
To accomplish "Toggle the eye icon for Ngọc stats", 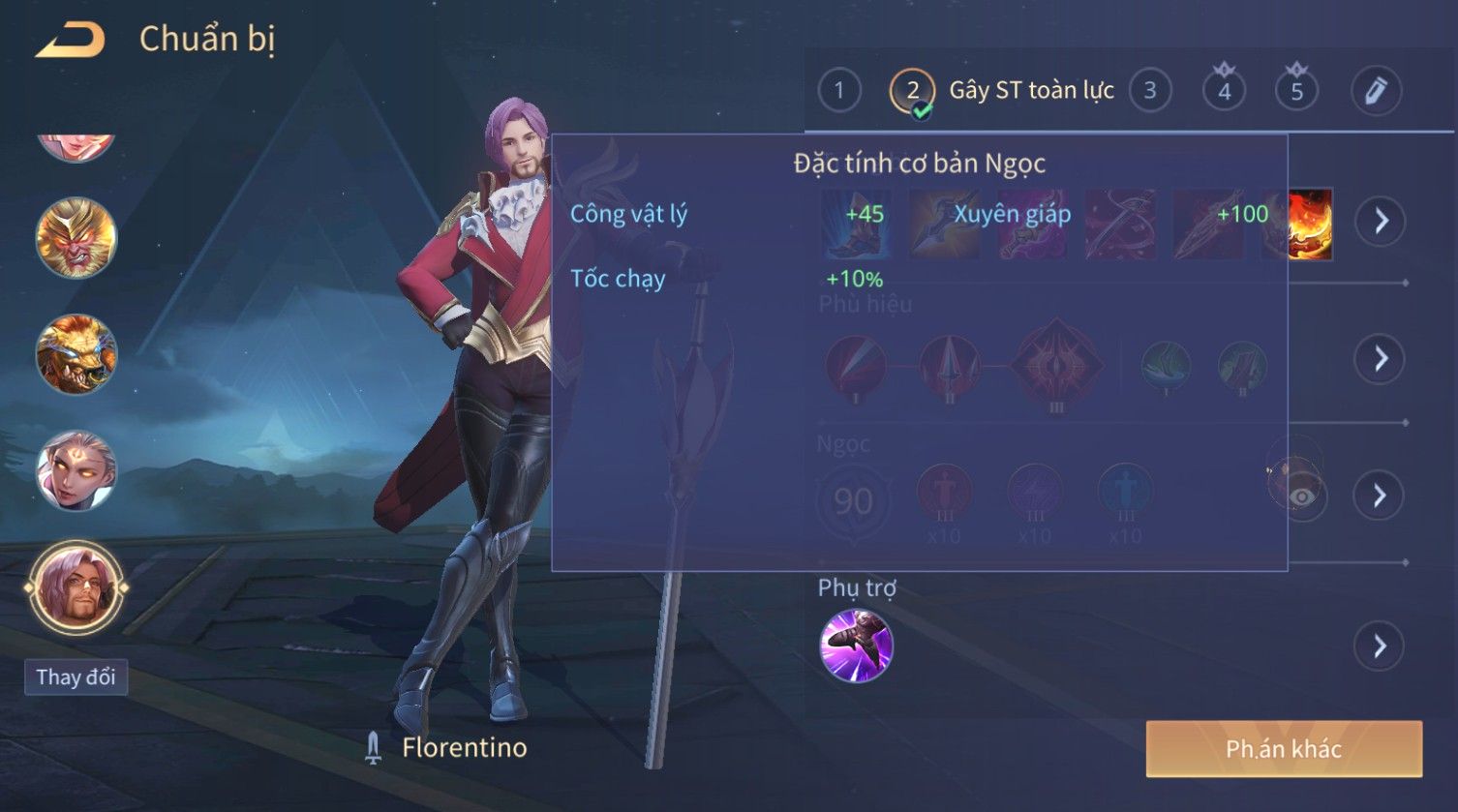I will click(x=1302, y=496).
